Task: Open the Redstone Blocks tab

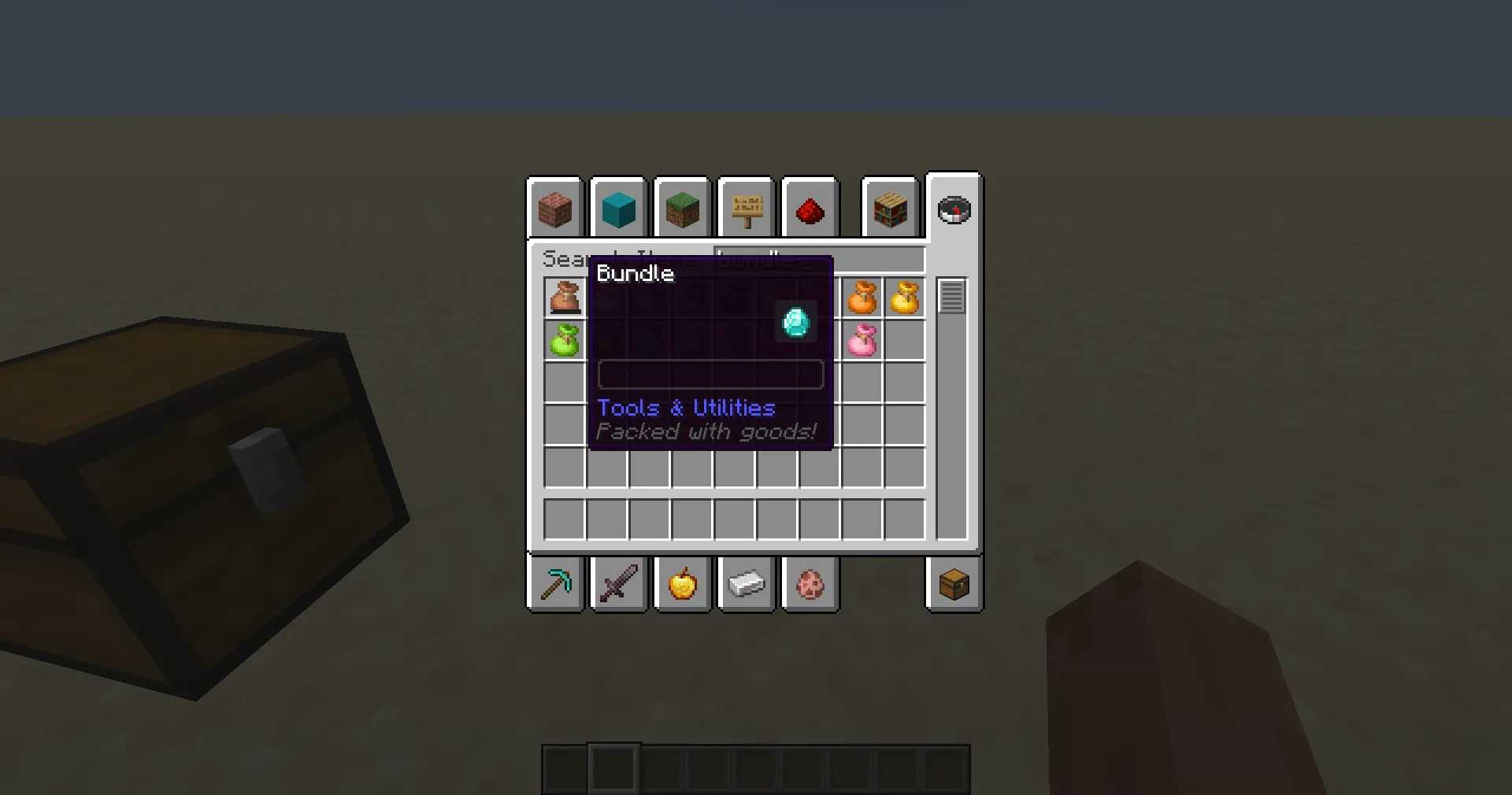Action: coord(810,209)
